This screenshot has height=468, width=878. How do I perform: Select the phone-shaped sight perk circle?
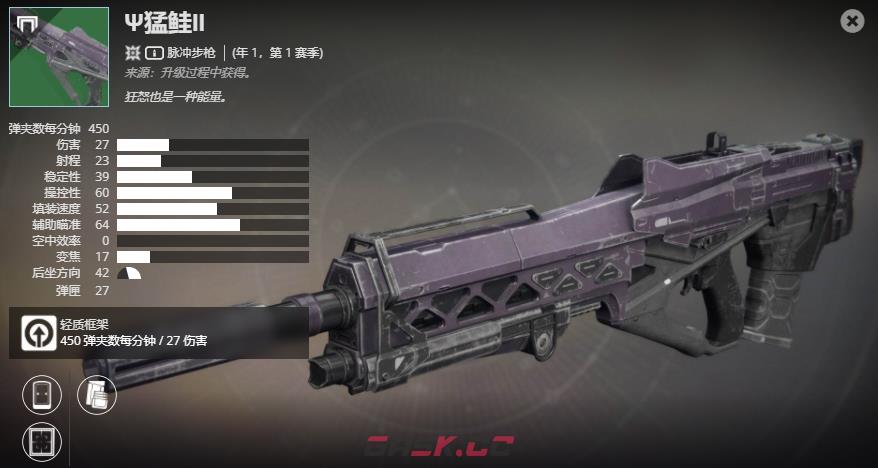[42, 394]
